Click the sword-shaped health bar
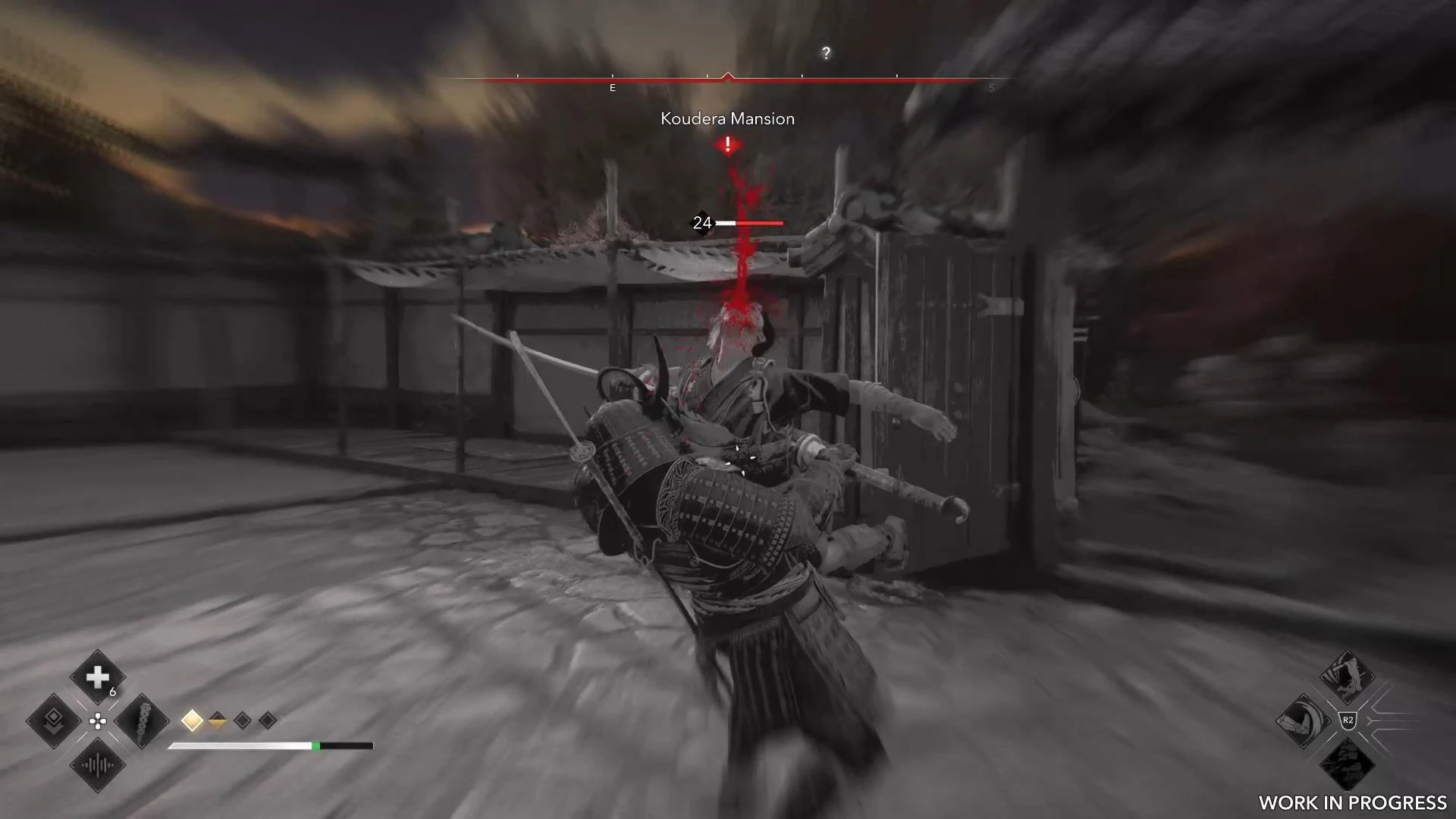Screen dimensions: 1456x819 [269, 745]
